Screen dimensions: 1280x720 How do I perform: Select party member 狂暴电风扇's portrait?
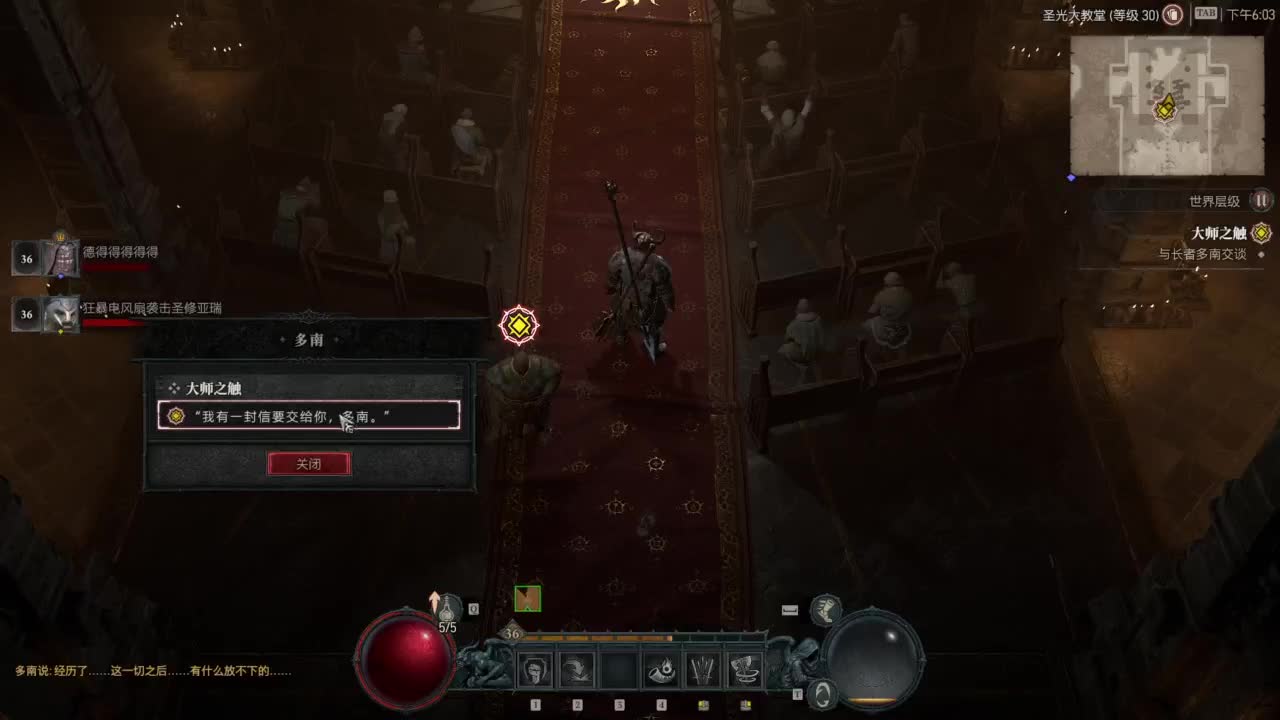coord(60,314)
